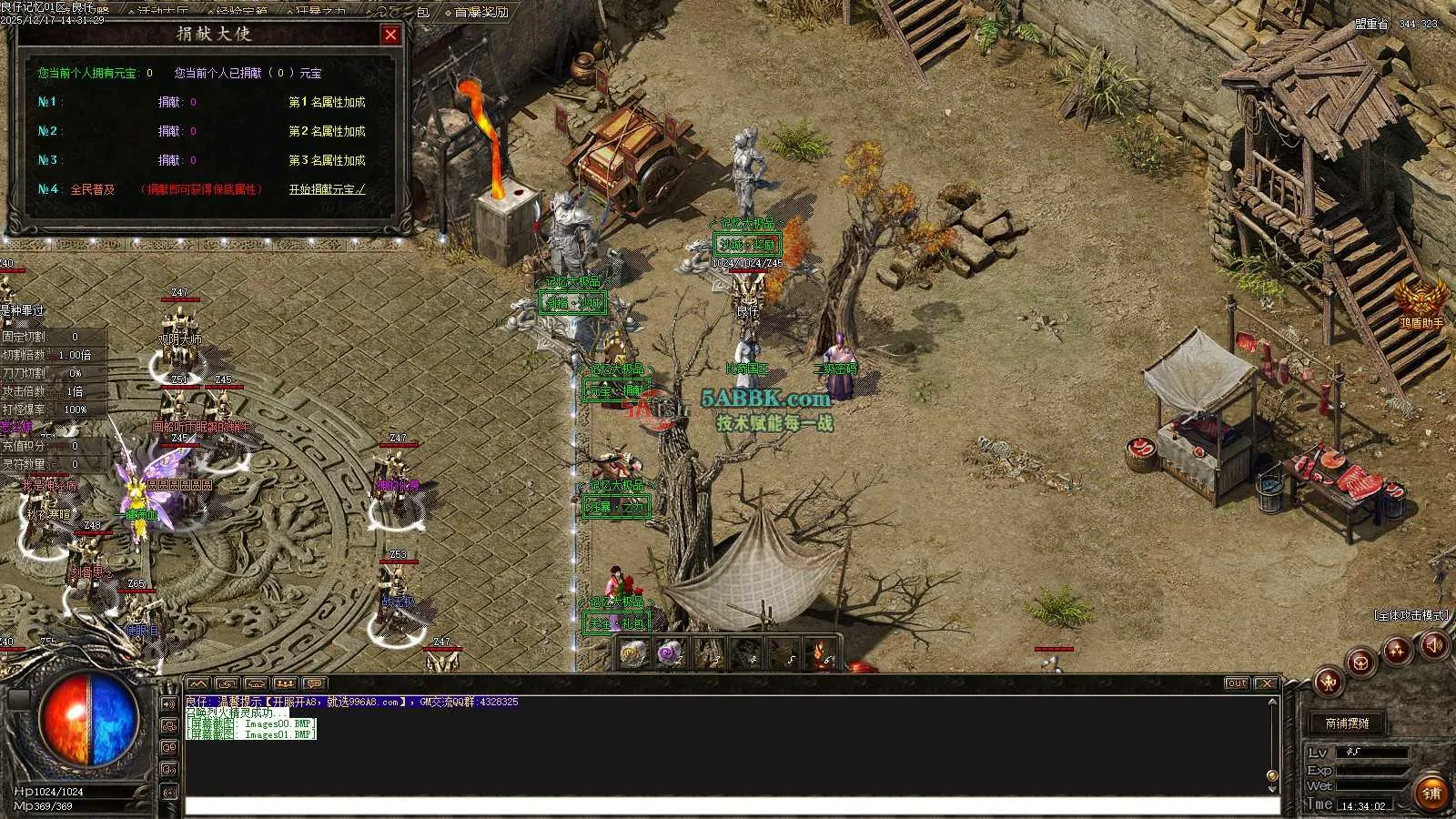Screen dimensions: 1456x819
Task: Select the yellow scroll hotbar slot
Action: coord(632,652)
